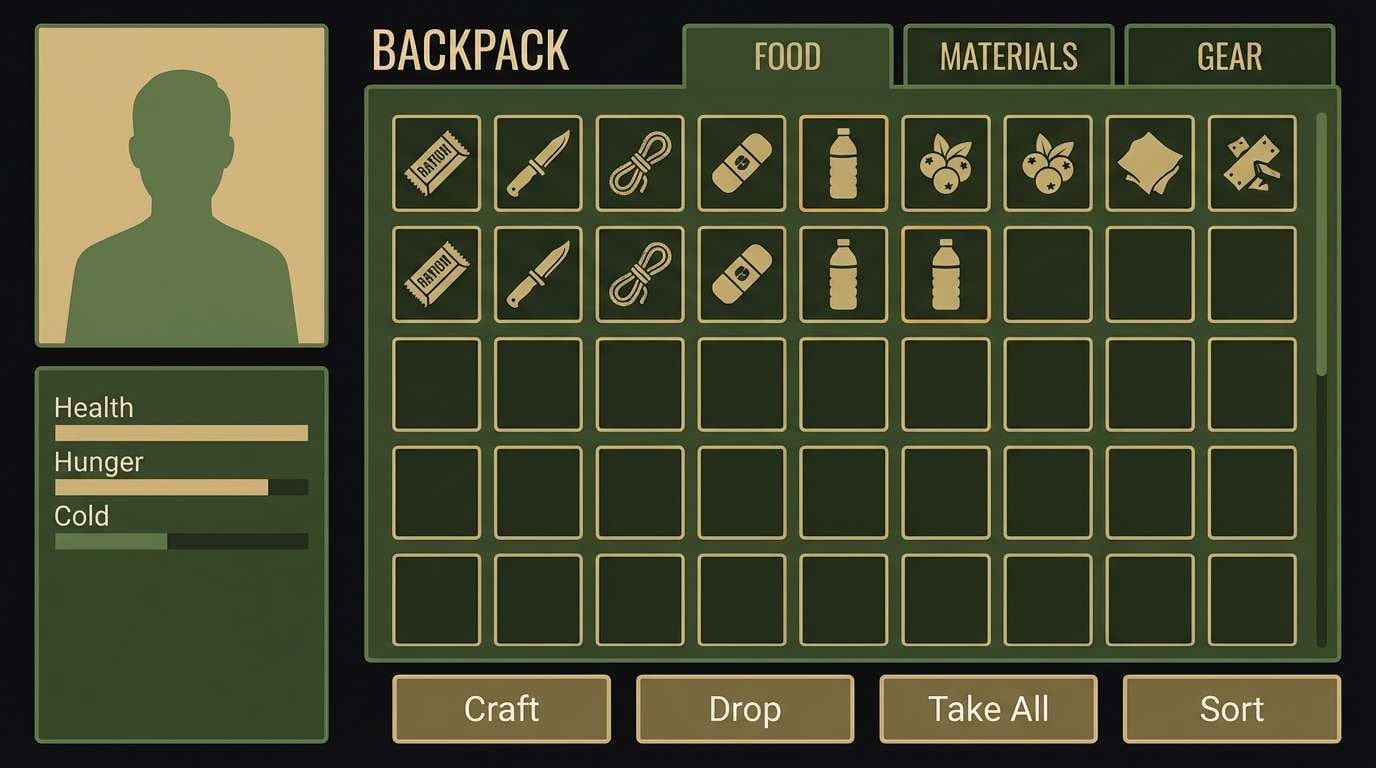Click the bandage in the second row
This screenshot has height=768, width=1376.
pos(742,274)
